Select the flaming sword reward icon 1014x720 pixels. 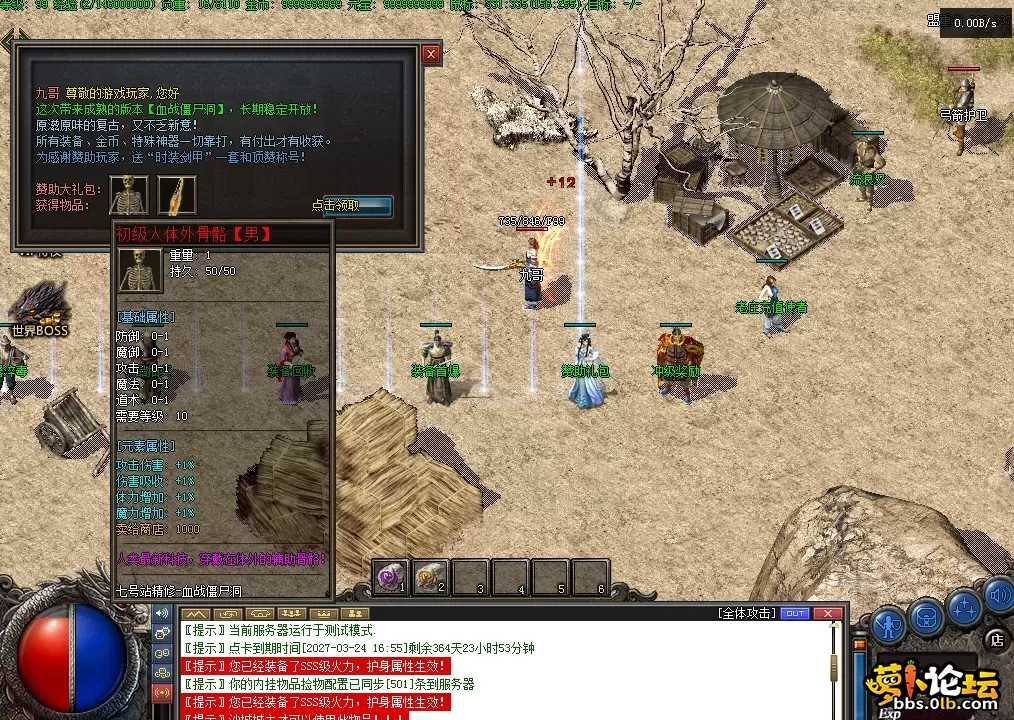point(177,195)
